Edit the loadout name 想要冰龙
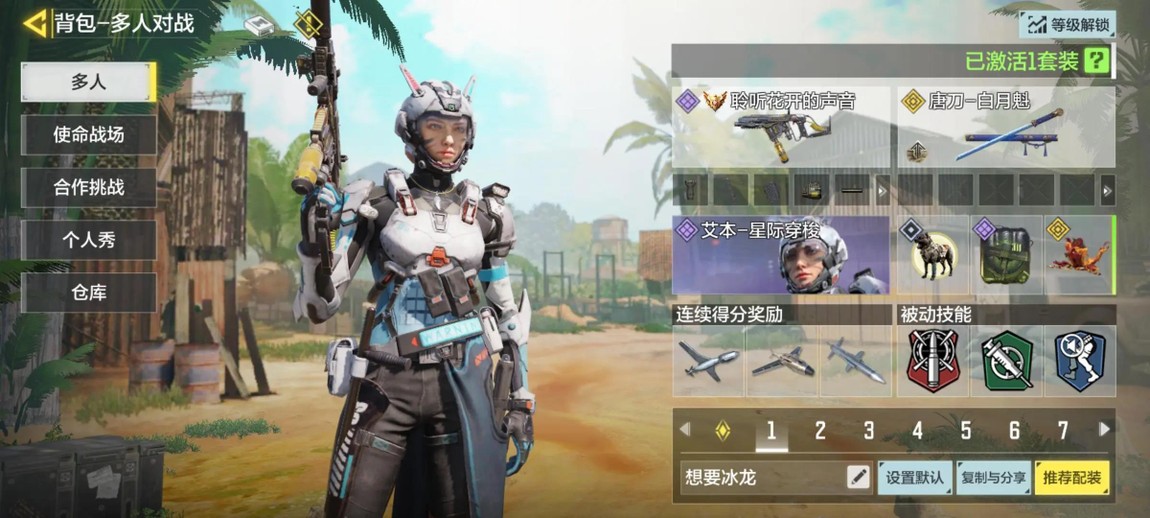1150x518 pixels. click(858, 478)
